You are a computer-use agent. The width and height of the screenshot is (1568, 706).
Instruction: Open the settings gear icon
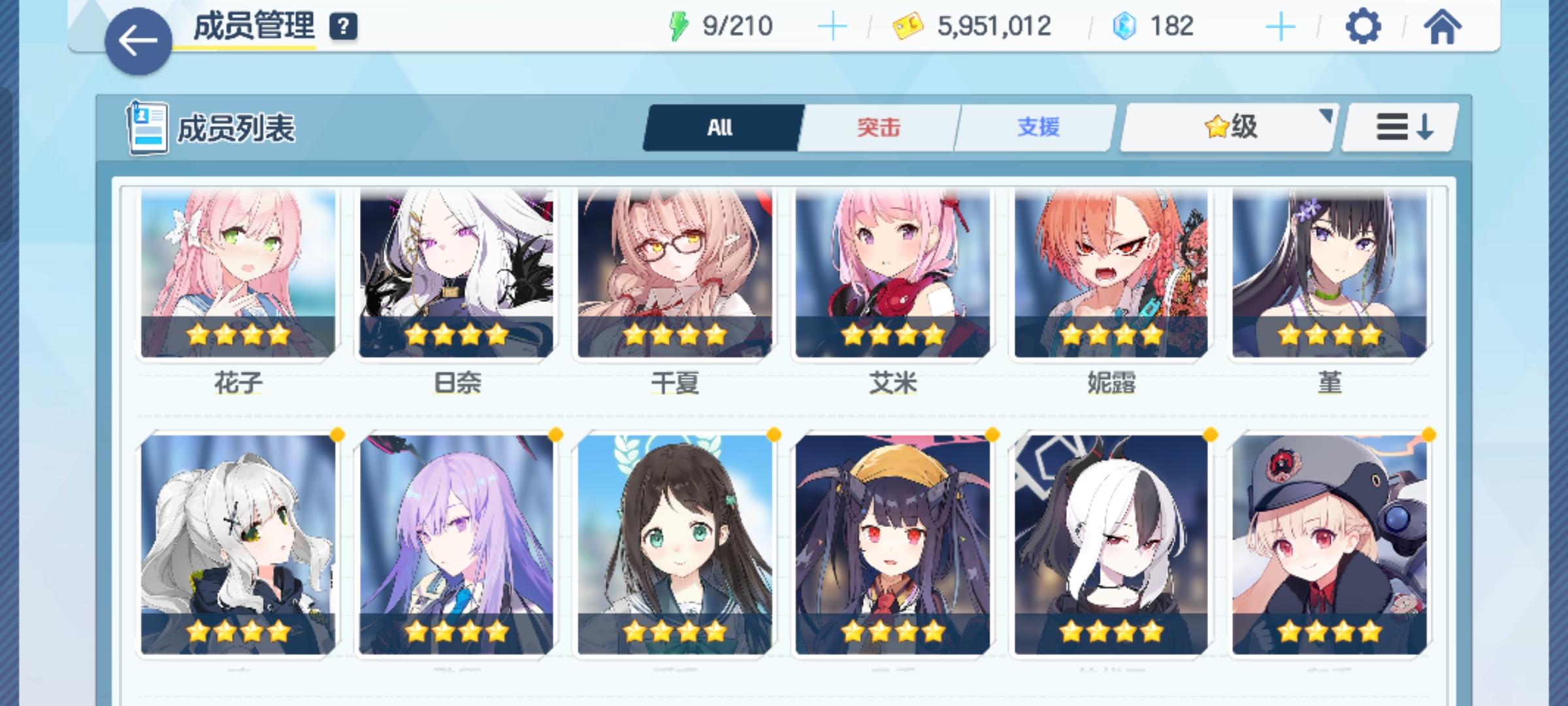1363,26
